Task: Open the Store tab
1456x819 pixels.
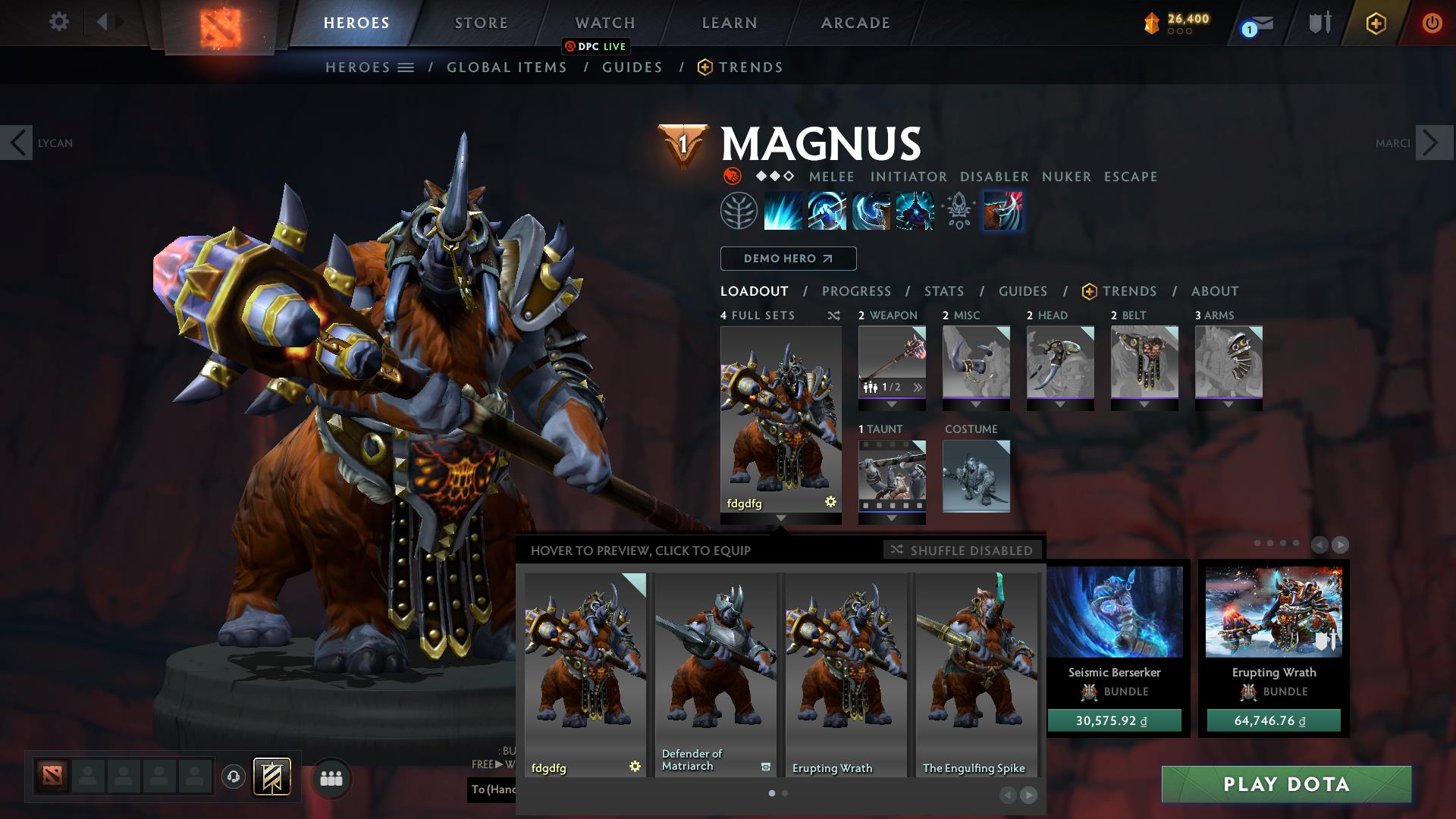Action: point(481,23)
